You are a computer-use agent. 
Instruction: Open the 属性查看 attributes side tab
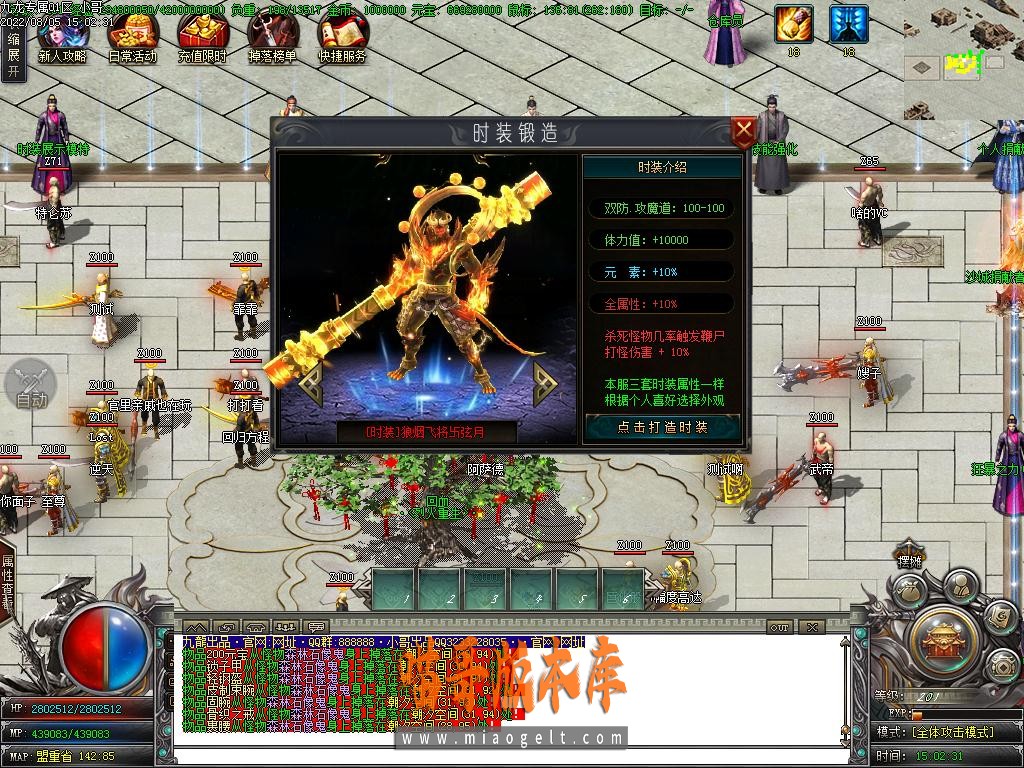[8, 585]
